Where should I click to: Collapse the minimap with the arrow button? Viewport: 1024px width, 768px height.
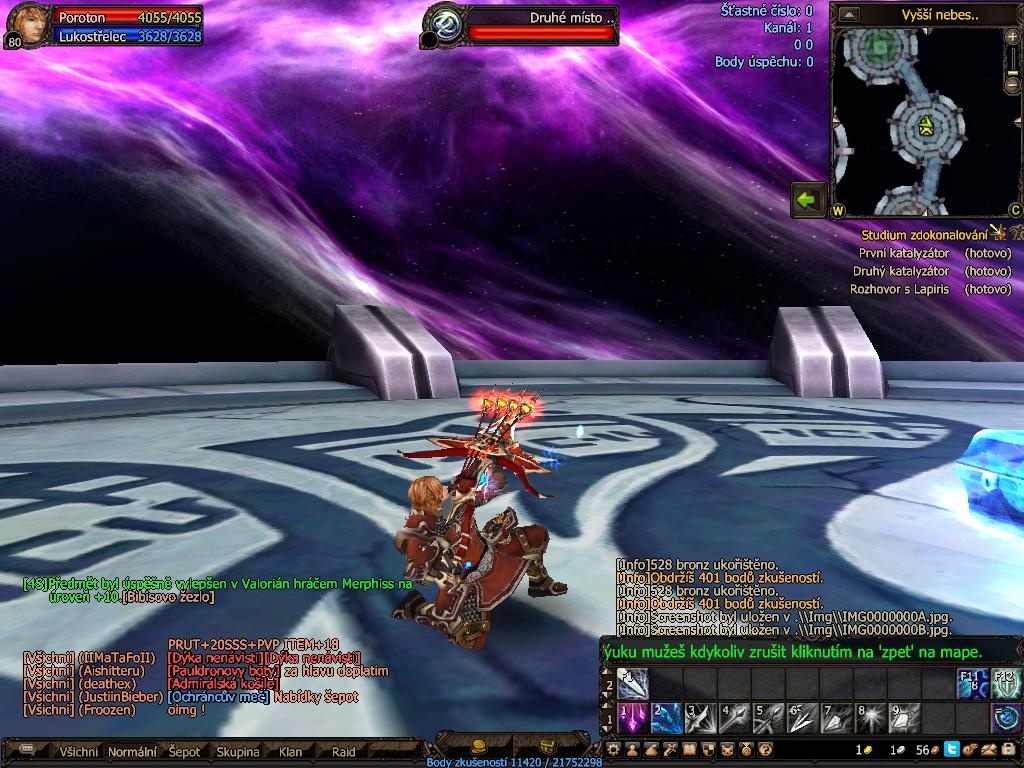pyautogui.click(x=849, y=15)
